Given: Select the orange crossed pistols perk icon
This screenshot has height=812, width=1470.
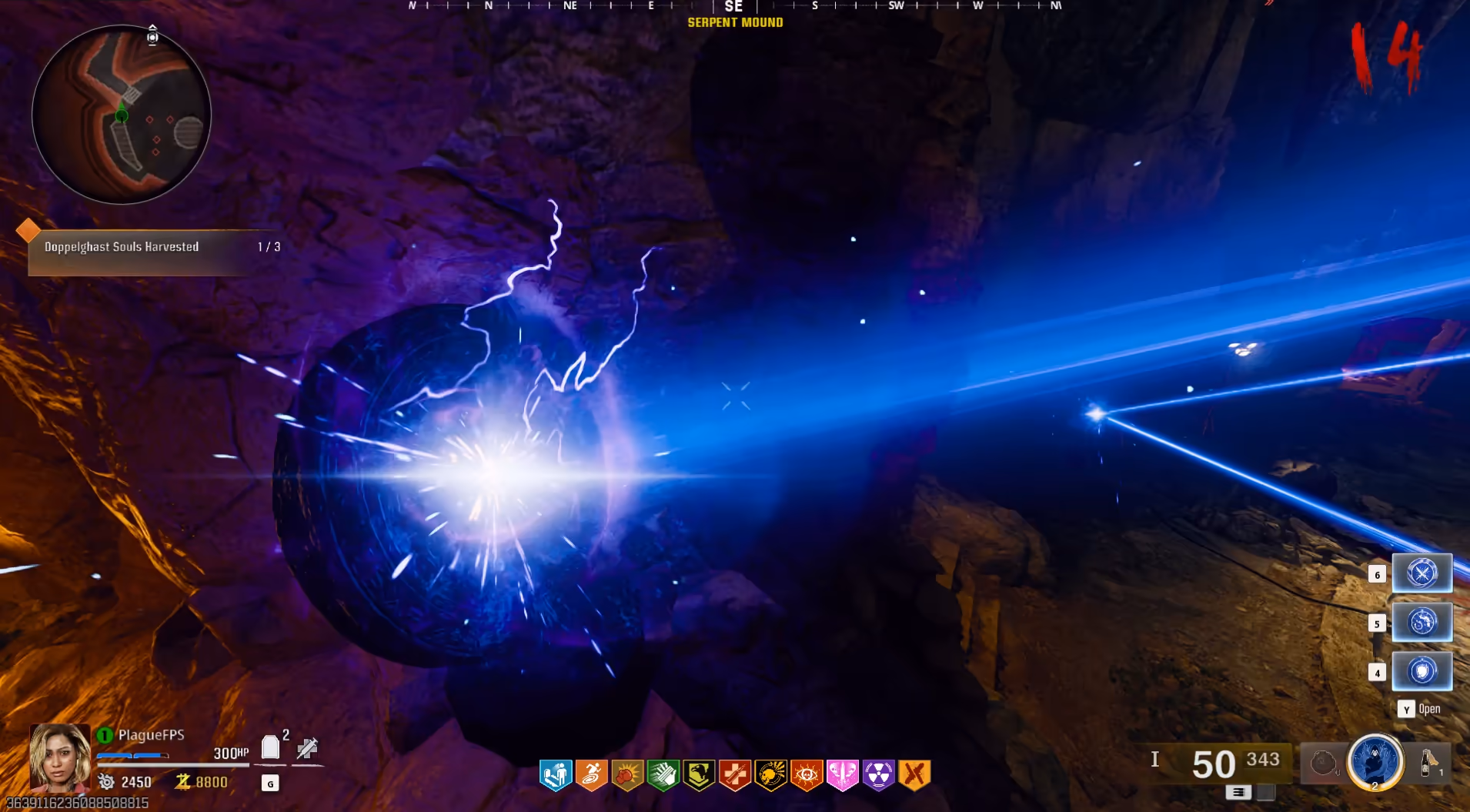Looking at the screenshot, I should click(914, 775).
